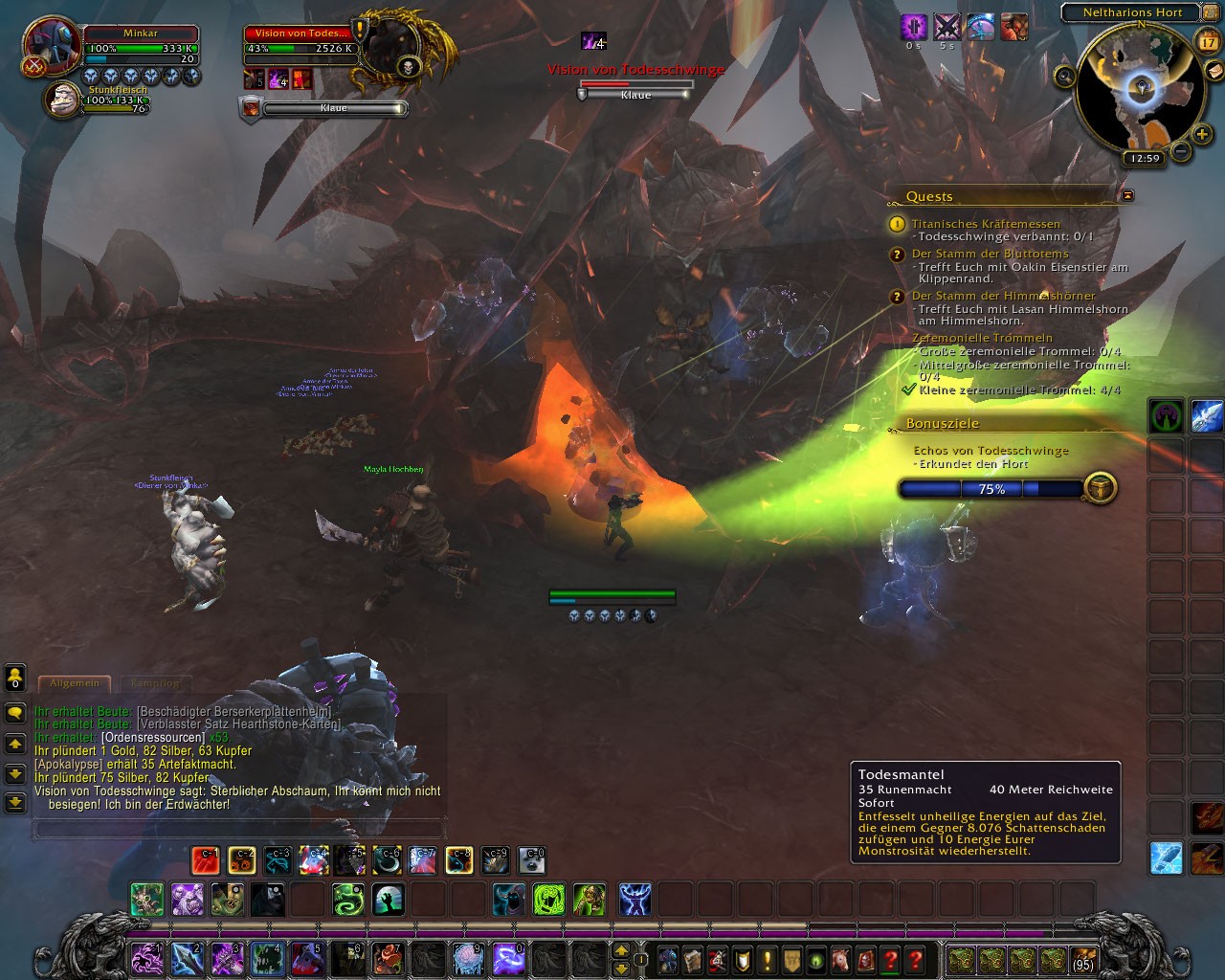This screenshot has height=980, width=1225.
Task: Collapse the Quests tracker with the arrow button
Action: (1127, 195)
